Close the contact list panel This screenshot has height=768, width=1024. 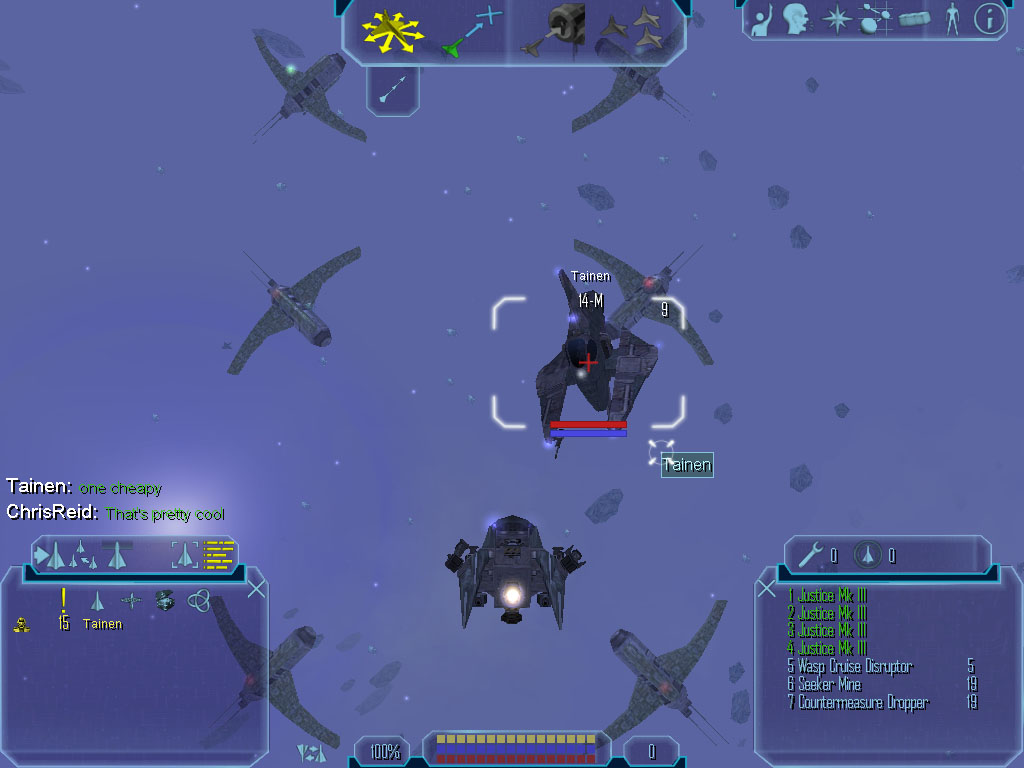pyautogui.click(x=256, y=589)
